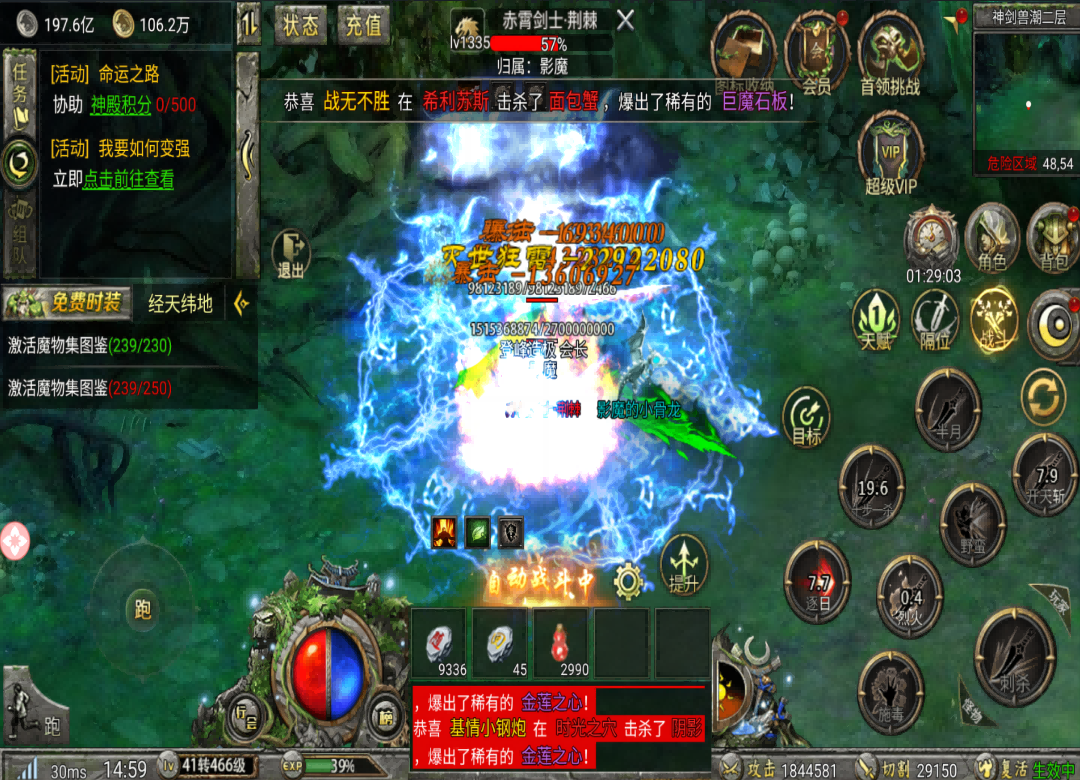This screenshot has height=780, width=1080.
Task: Click the 退出 exit dungeon button
Action: 291,254
